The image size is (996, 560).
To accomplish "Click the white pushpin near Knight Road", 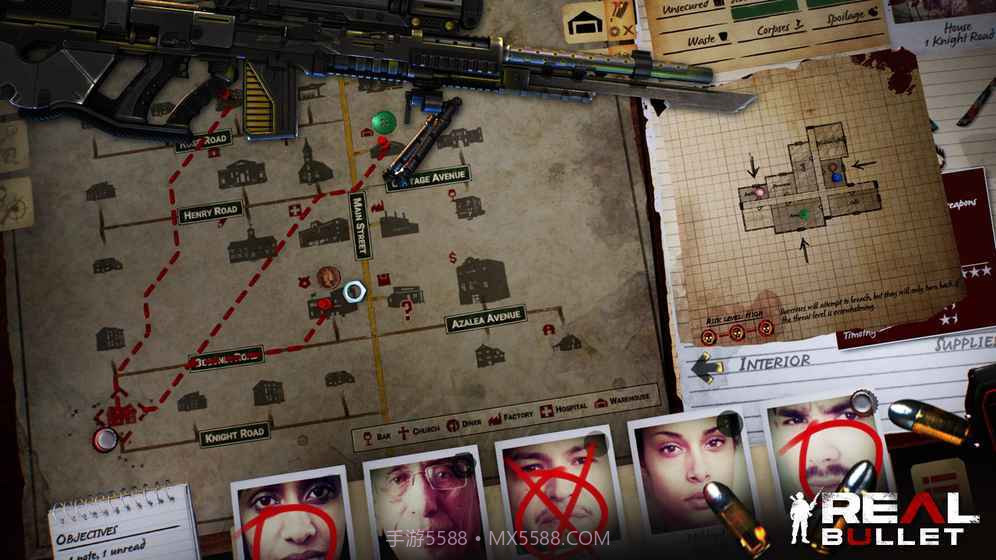I will point(103,438).
